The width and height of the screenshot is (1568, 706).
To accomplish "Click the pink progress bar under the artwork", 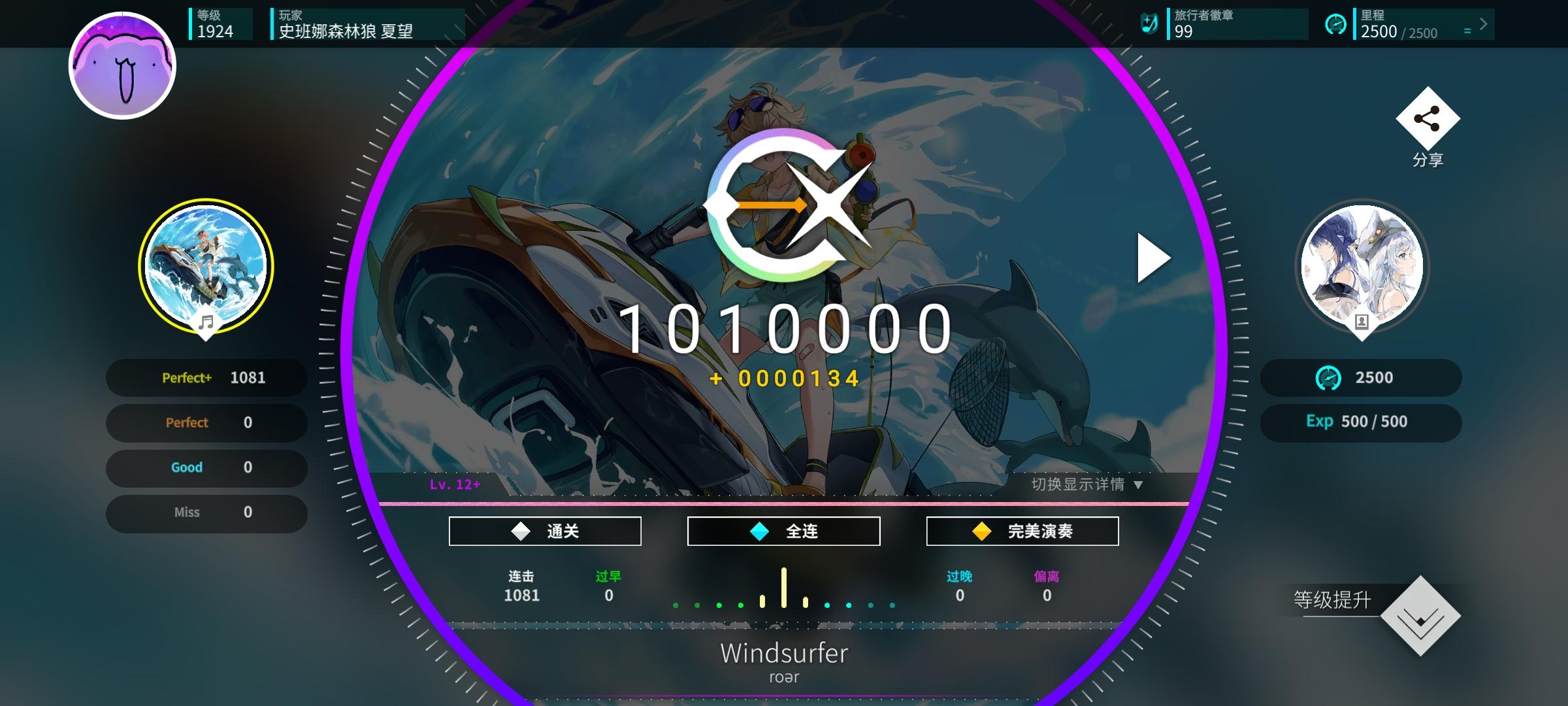I will (x=783, y=502).
